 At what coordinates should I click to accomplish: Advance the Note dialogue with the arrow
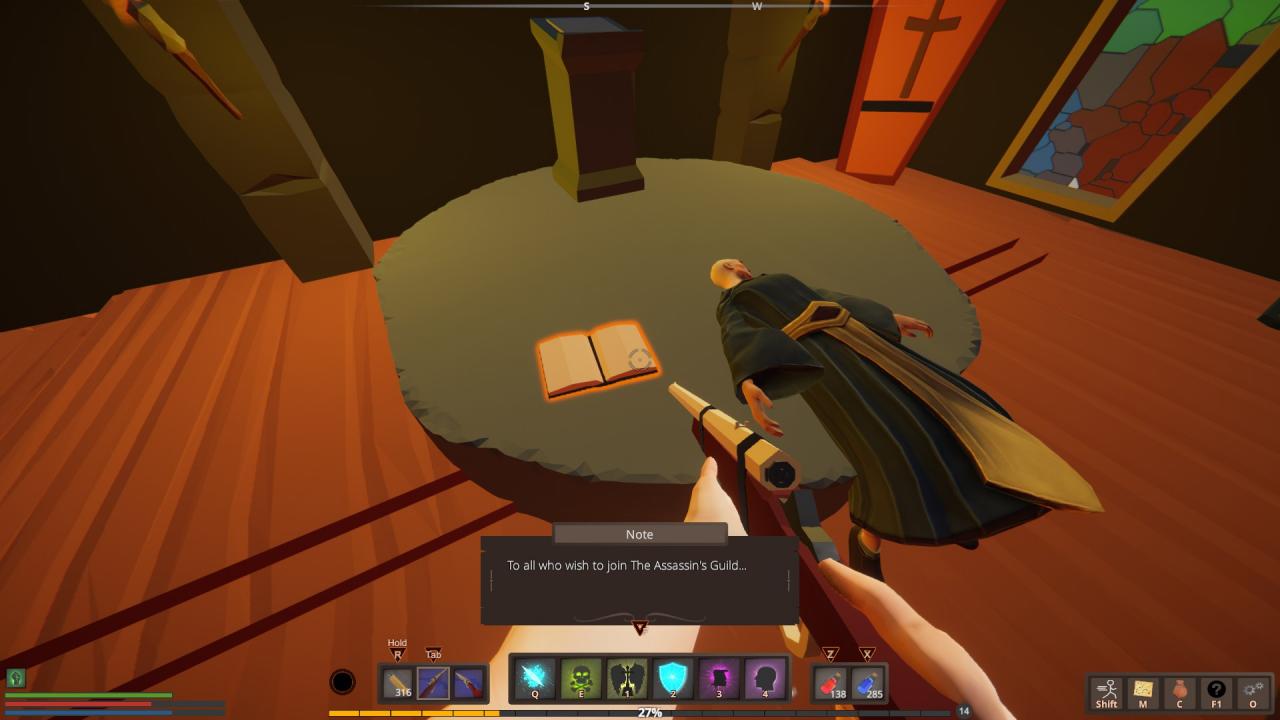click(639, 628)
